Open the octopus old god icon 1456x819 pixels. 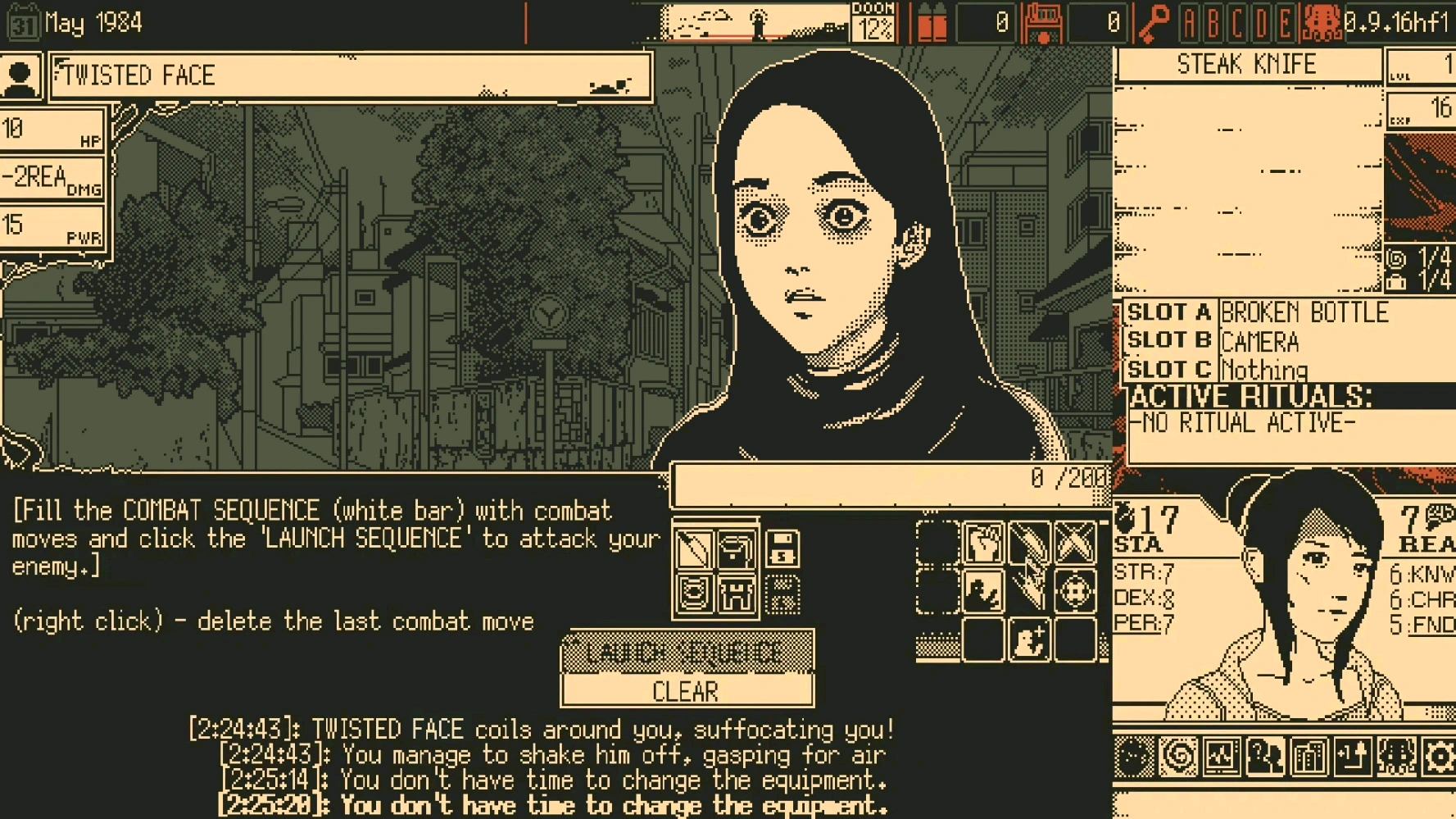click(1396, 757)
